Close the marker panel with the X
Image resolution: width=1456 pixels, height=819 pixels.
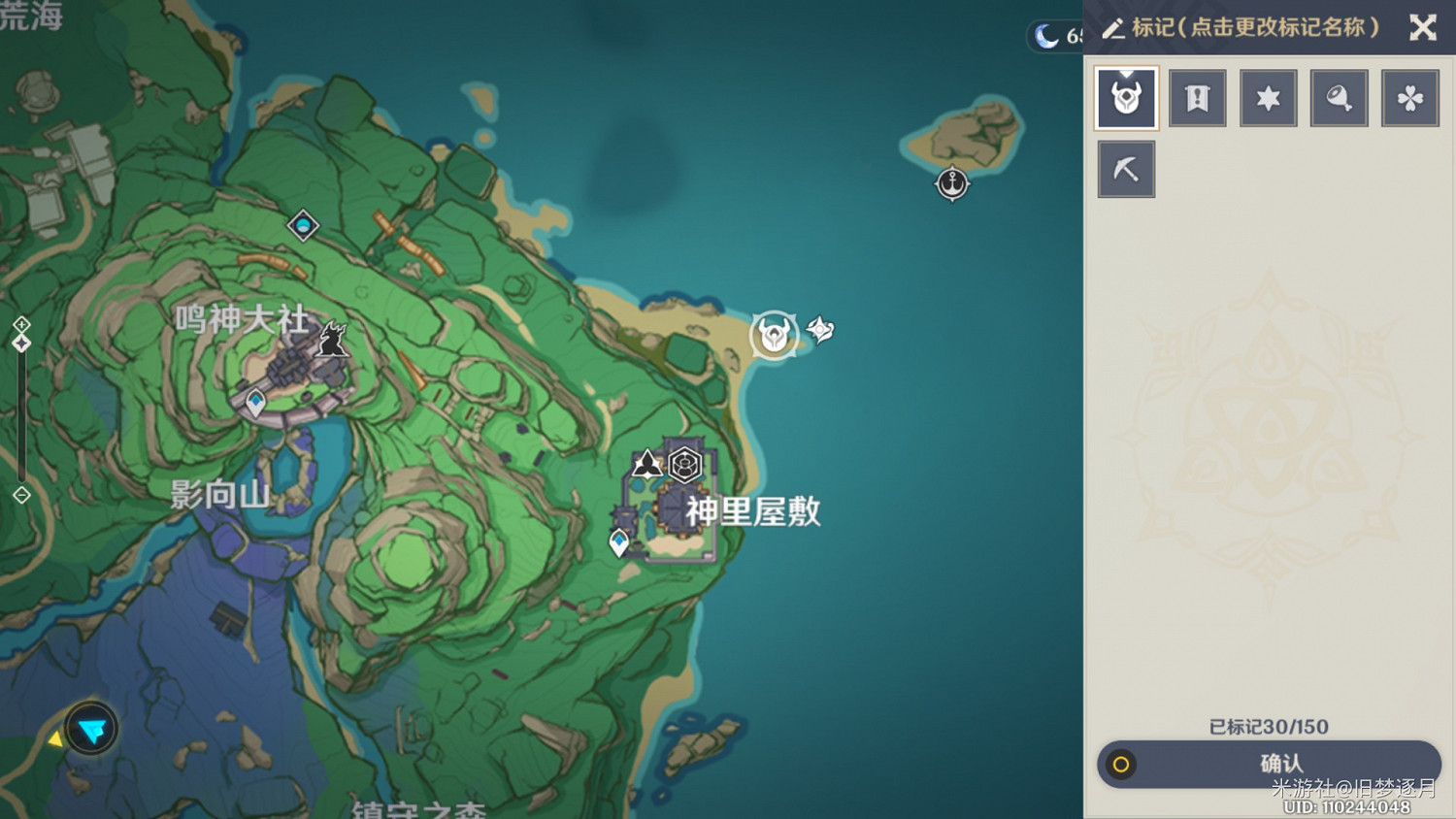[1423, 28]
